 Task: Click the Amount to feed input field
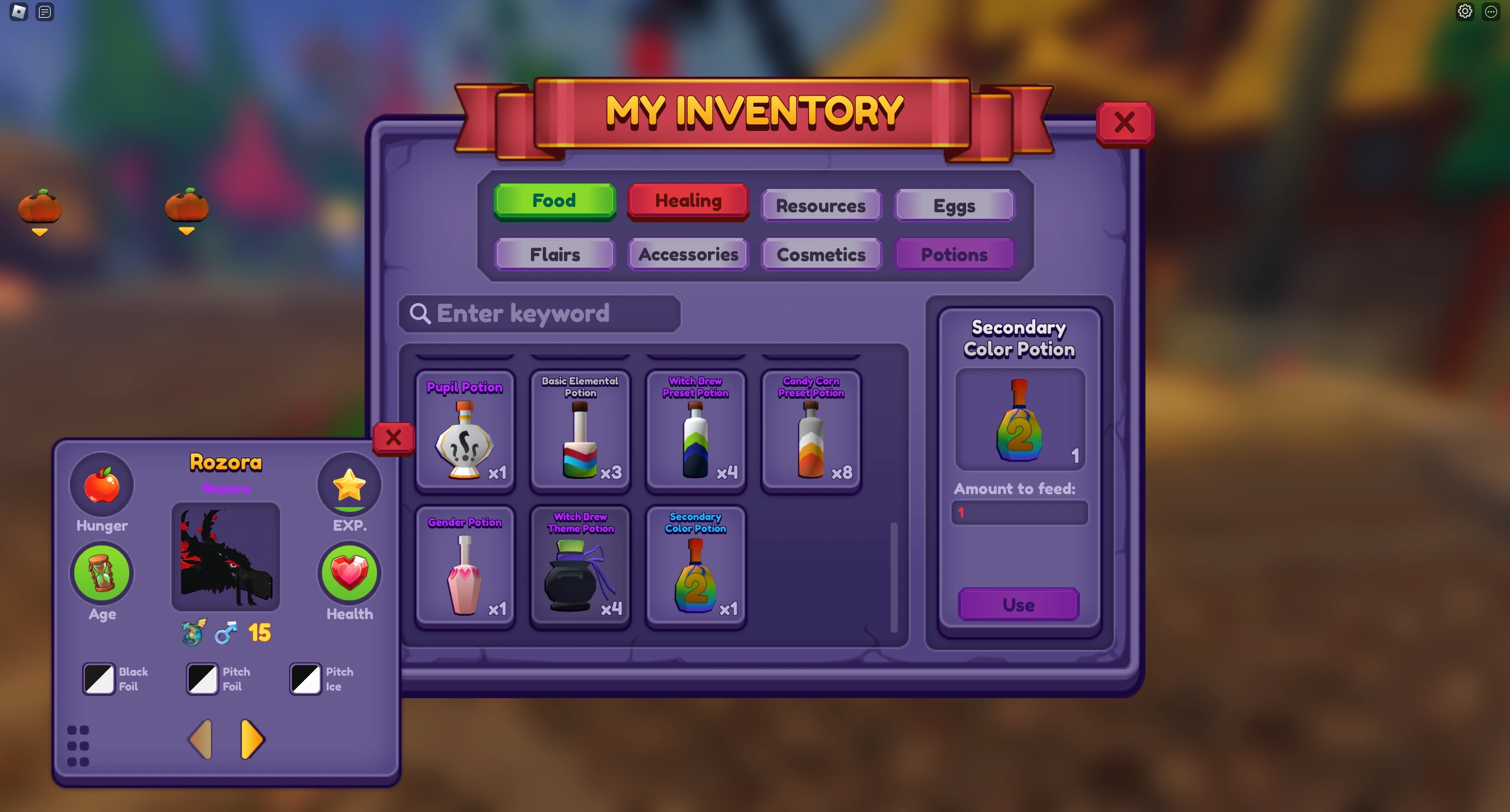(1019, 512)
